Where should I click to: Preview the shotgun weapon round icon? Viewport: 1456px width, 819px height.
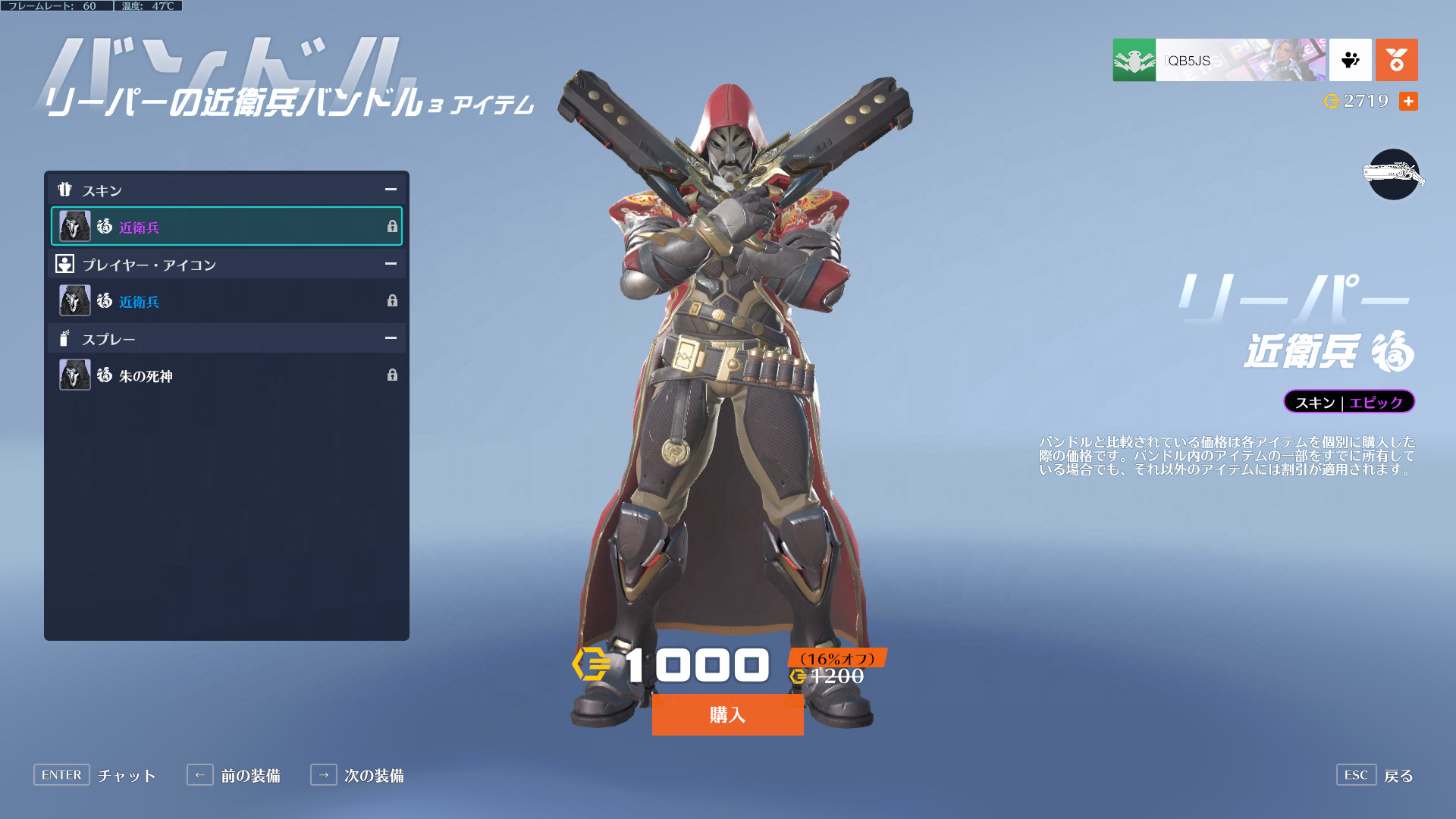pos(1393,174)
